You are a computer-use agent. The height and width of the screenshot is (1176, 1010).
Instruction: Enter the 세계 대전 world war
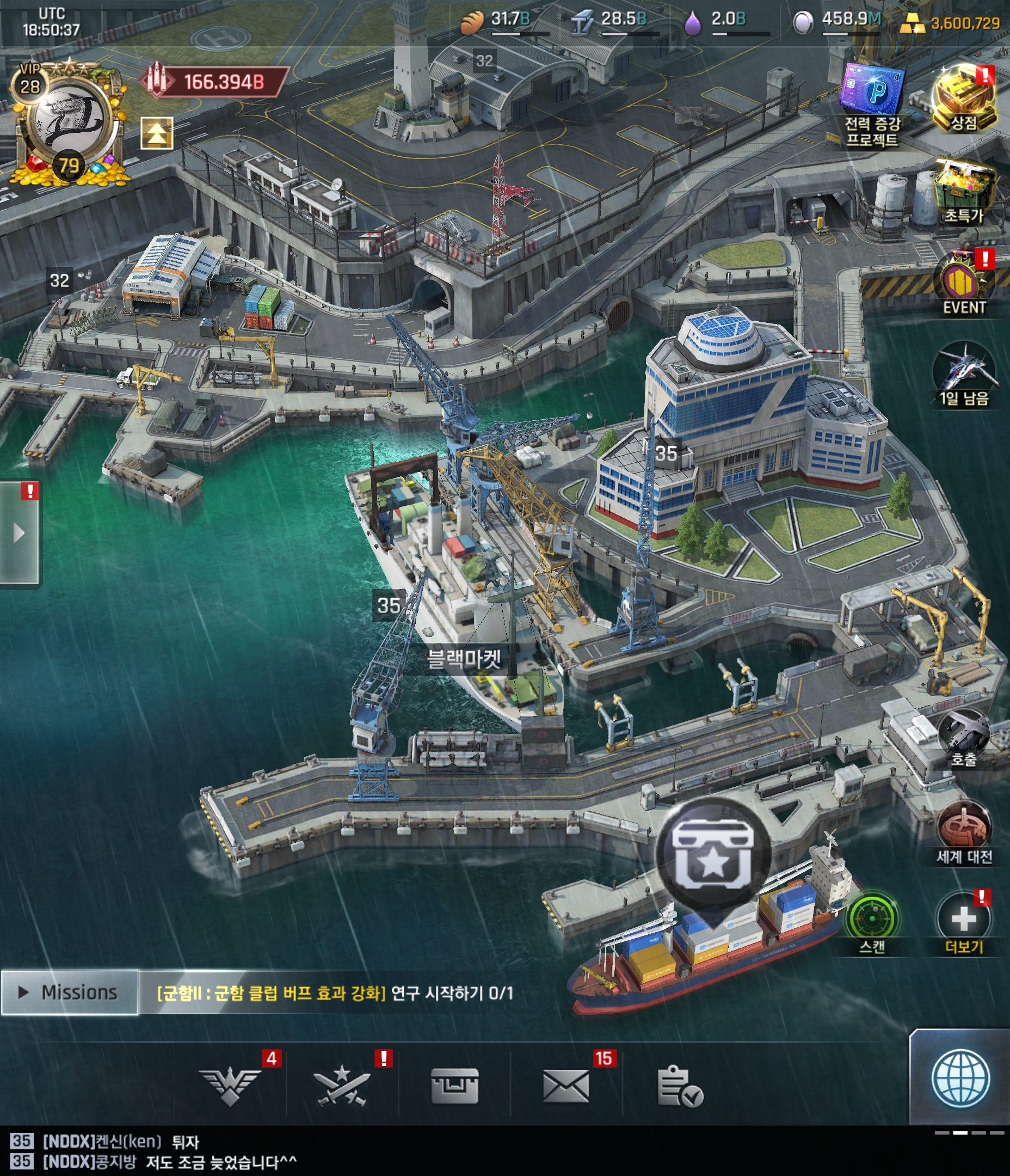click(x=964, y=831)
